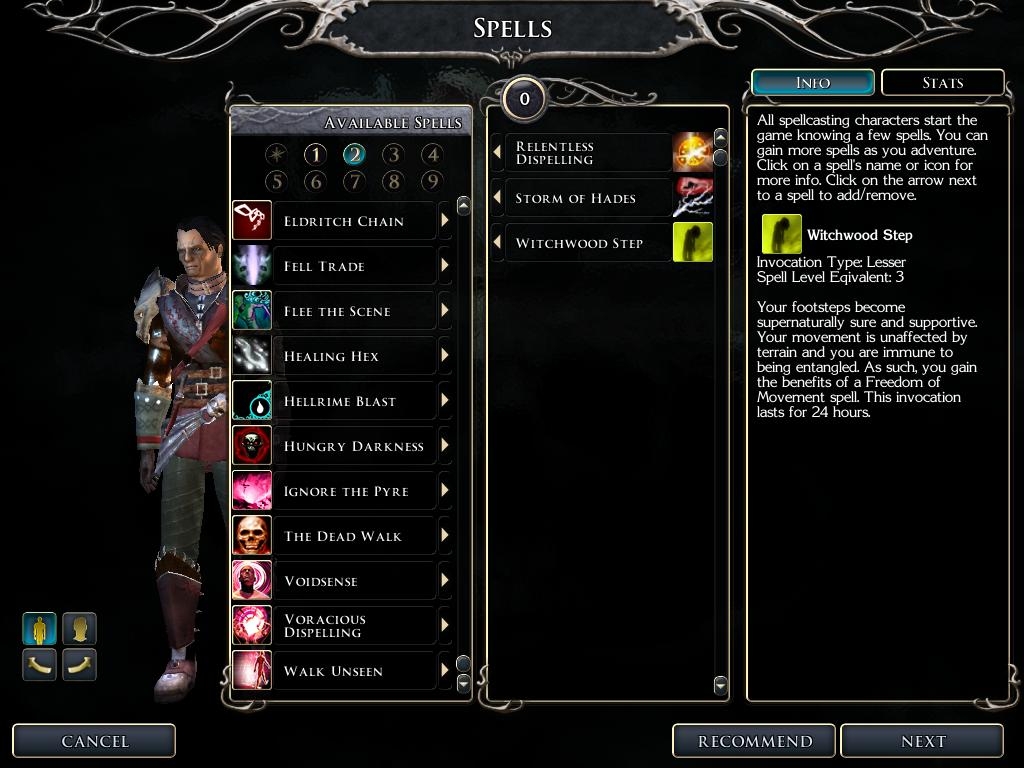
Task: Show the character's full body view
Action: 40,629
